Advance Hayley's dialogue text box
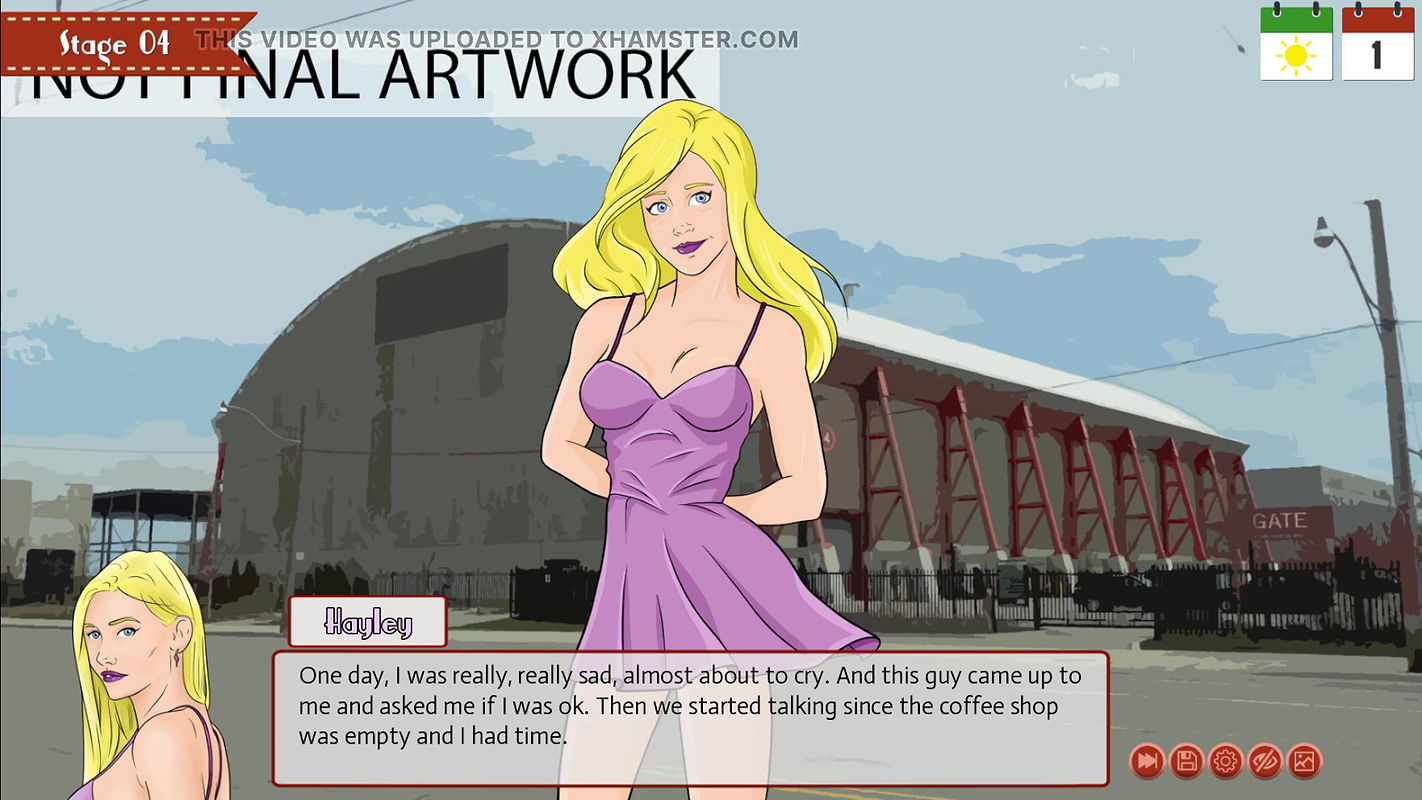The image size is (1422, 800). [690, 718]
